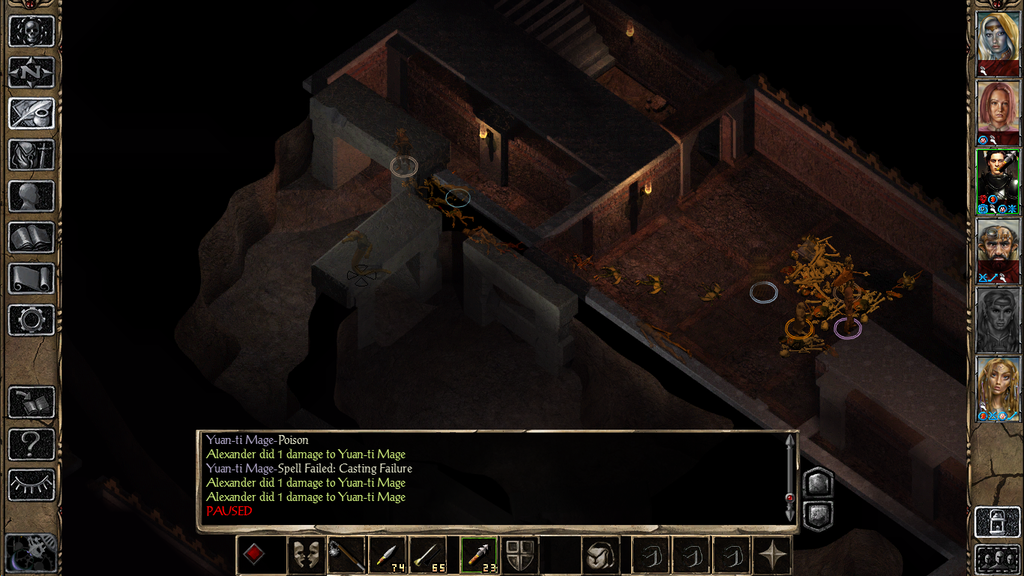Activate the theater masks talk button
Viewport: 1024px width, 576px height.
click(306, 555)
